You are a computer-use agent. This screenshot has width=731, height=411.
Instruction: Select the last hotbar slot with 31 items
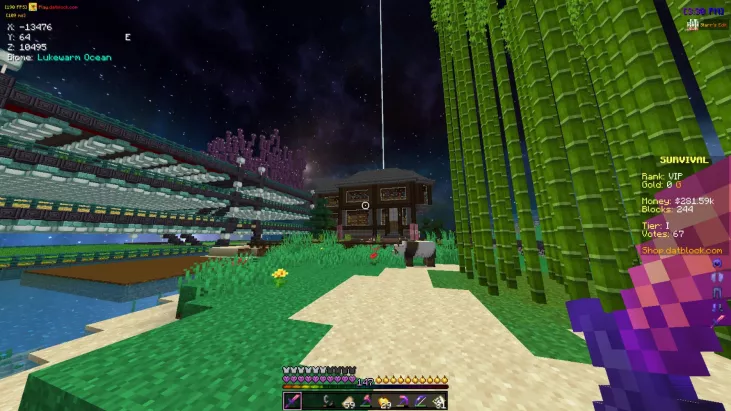(437, 401)
